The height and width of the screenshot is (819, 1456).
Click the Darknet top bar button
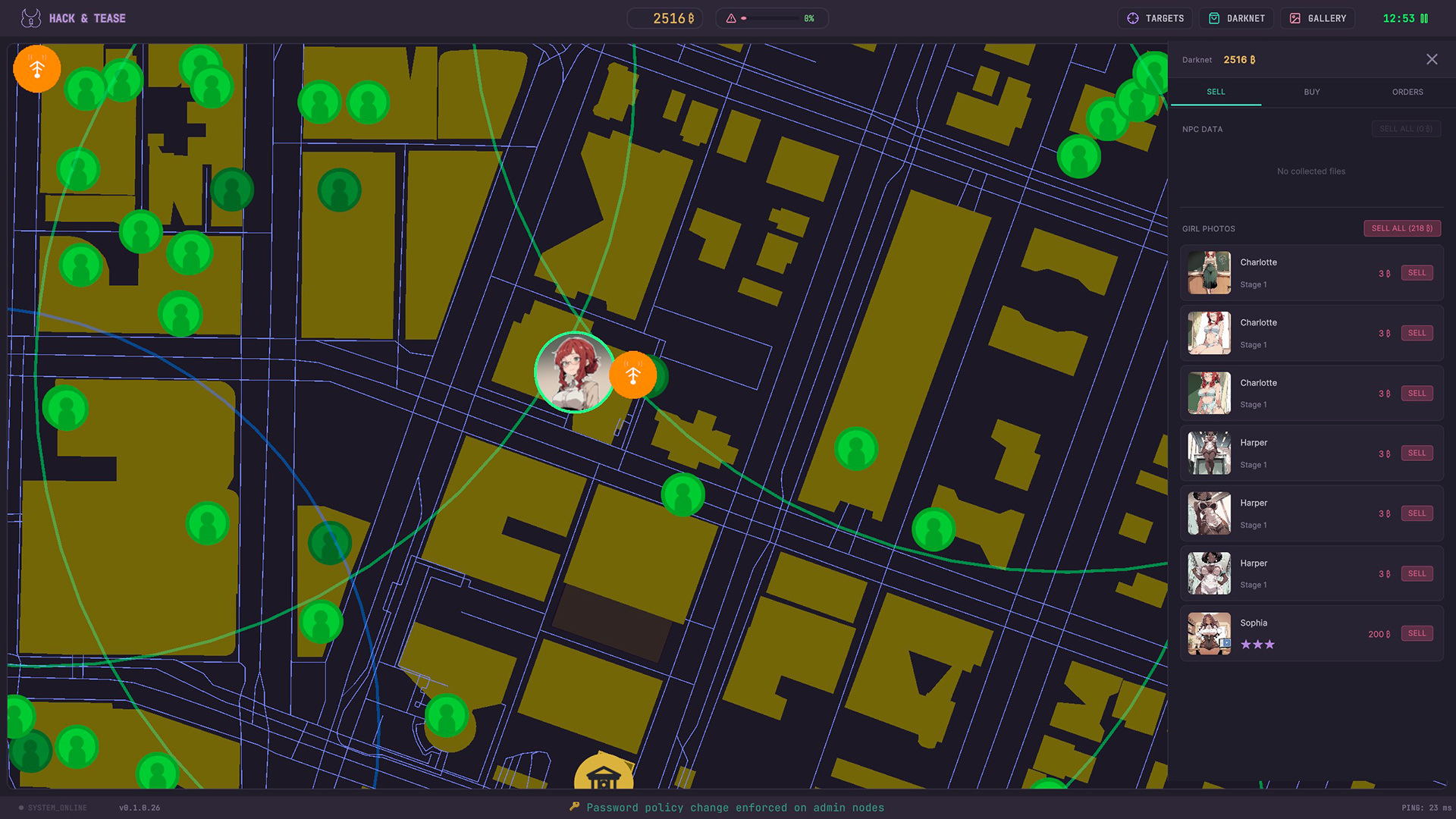[1237, 18]
